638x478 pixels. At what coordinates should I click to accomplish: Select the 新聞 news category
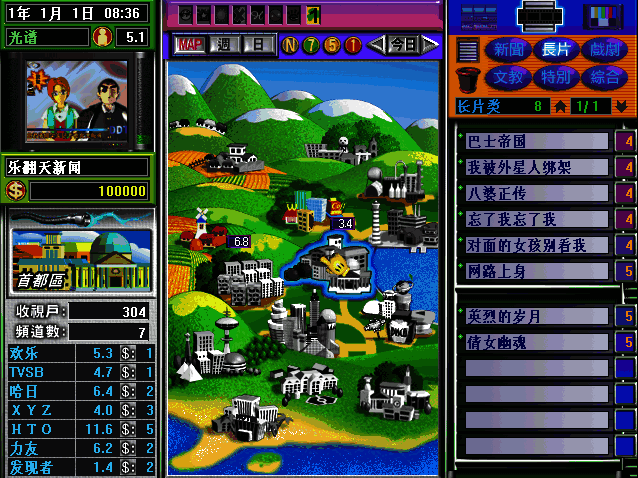[x=505, y=50]
